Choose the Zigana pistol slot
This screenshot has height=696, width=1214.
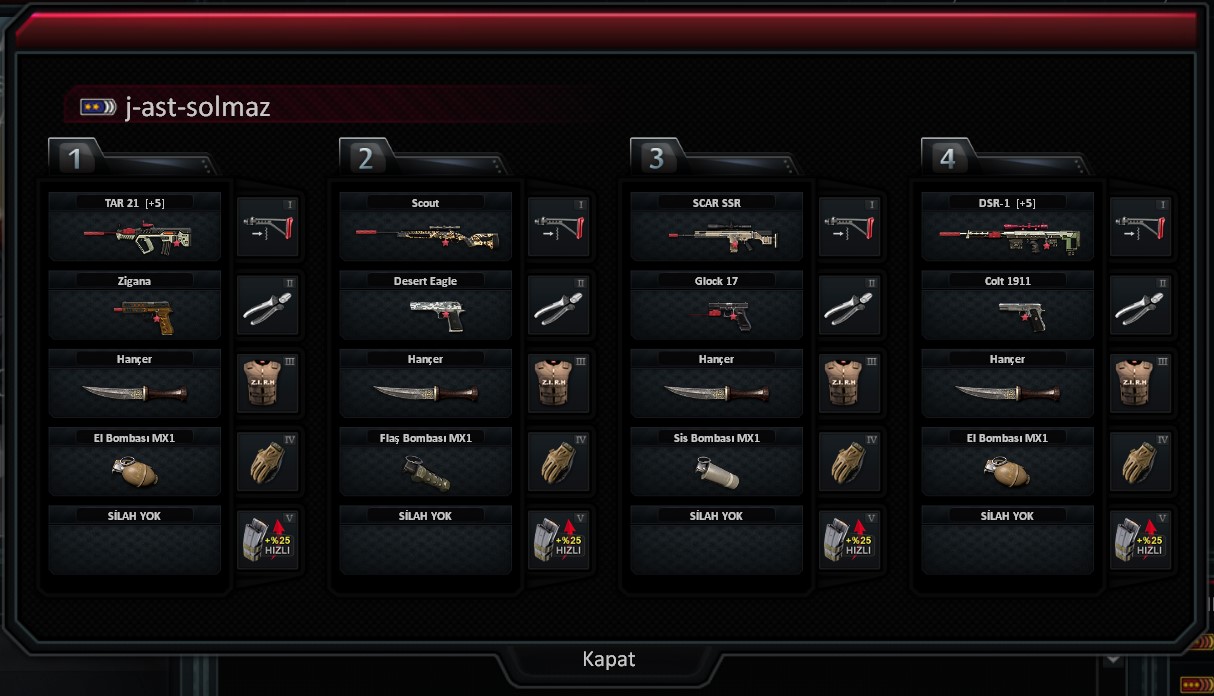point(135,305)
